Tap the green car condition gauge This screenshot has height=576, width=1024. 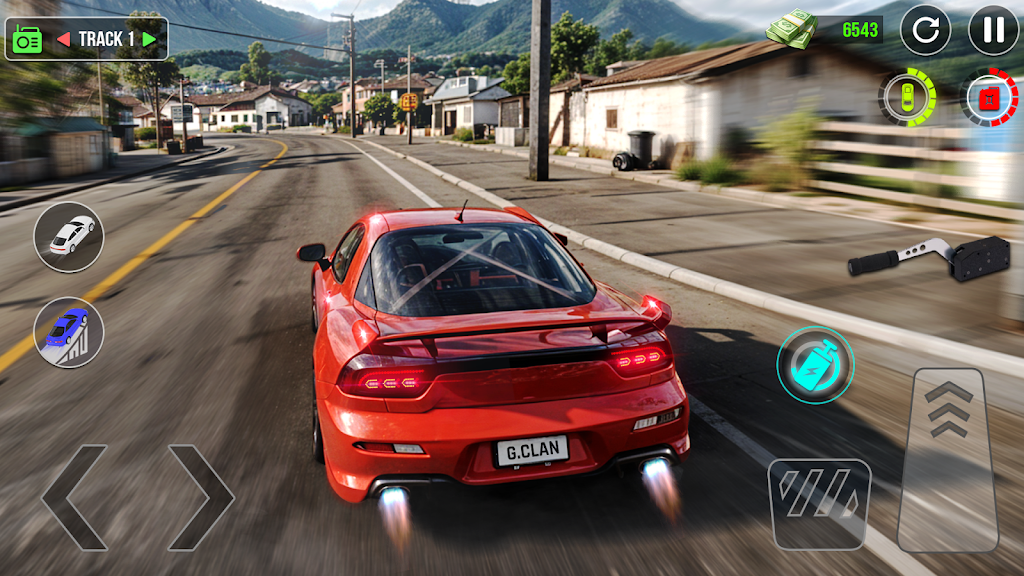click(x=907, y=97)
